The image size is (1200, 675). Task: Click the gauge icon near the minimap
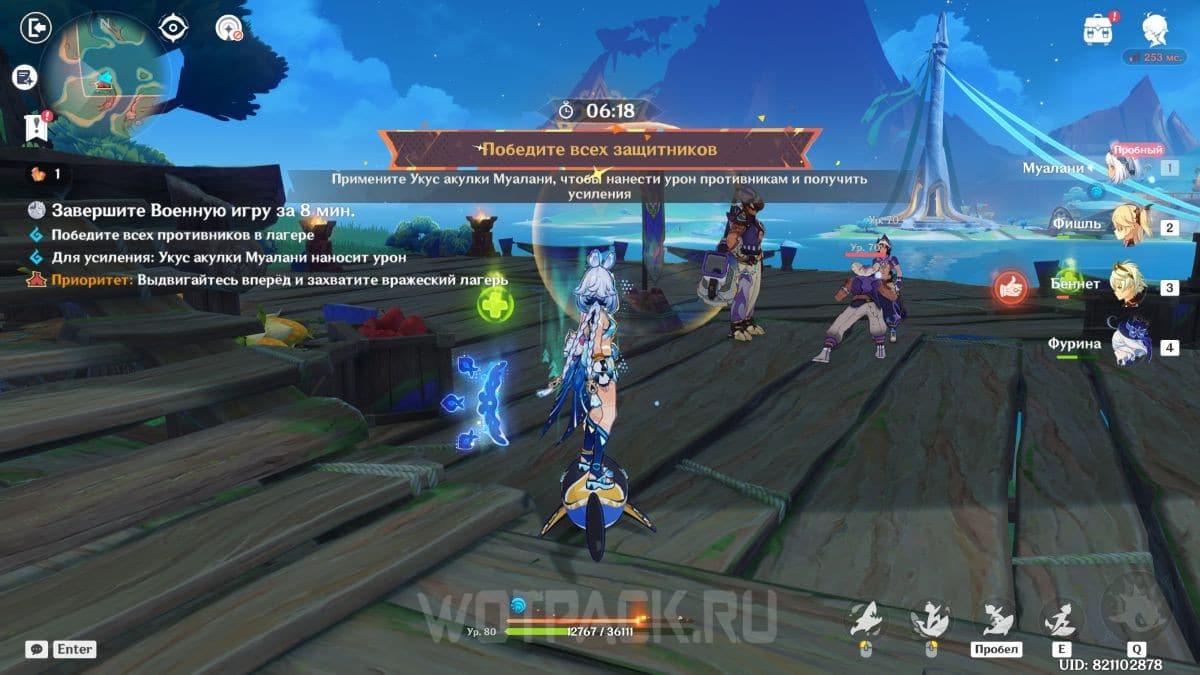pyautogui.click(x=229, y=28)
